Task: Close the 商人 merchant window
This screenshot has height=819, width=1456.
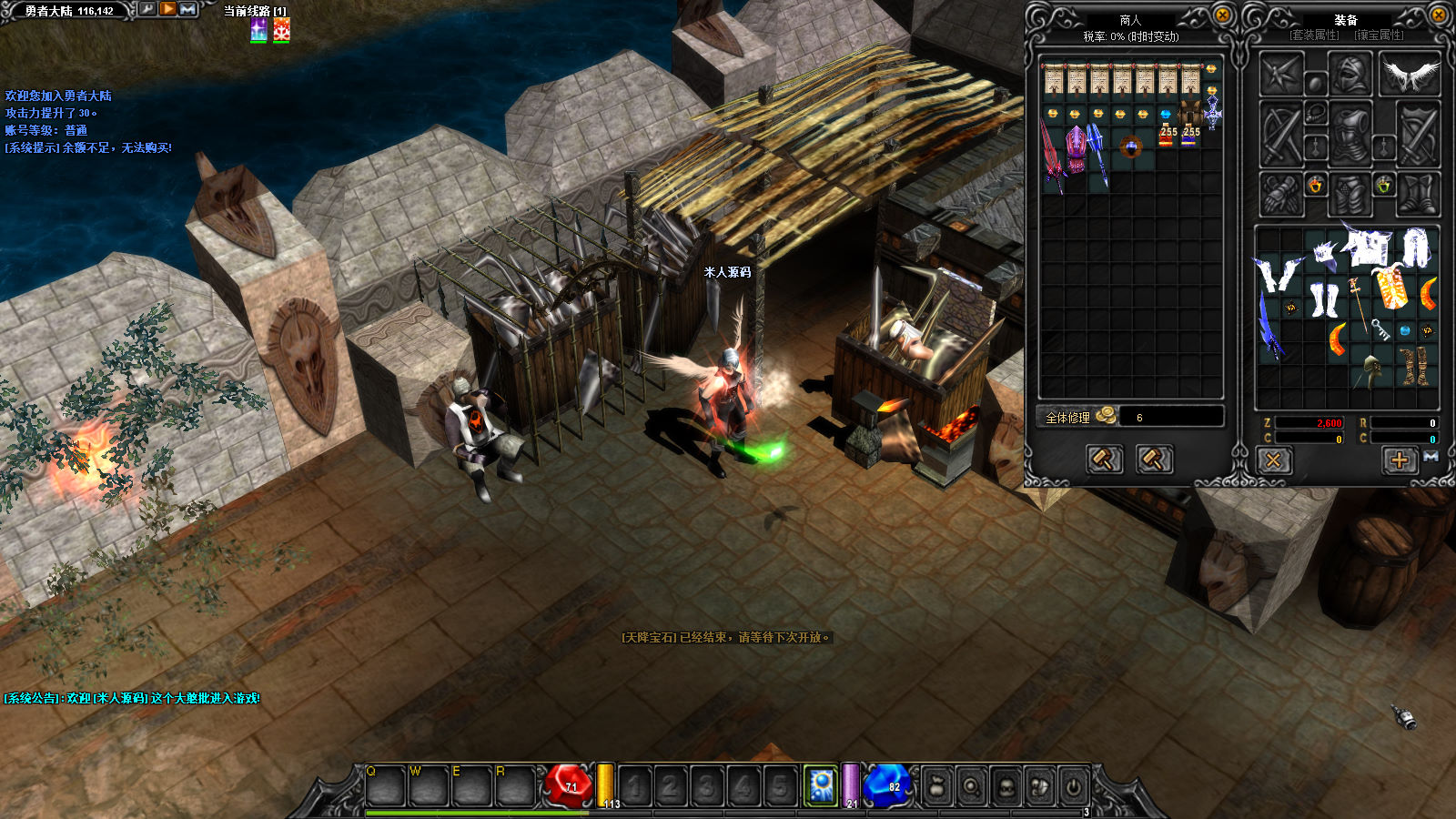Action: (1222, 15)
